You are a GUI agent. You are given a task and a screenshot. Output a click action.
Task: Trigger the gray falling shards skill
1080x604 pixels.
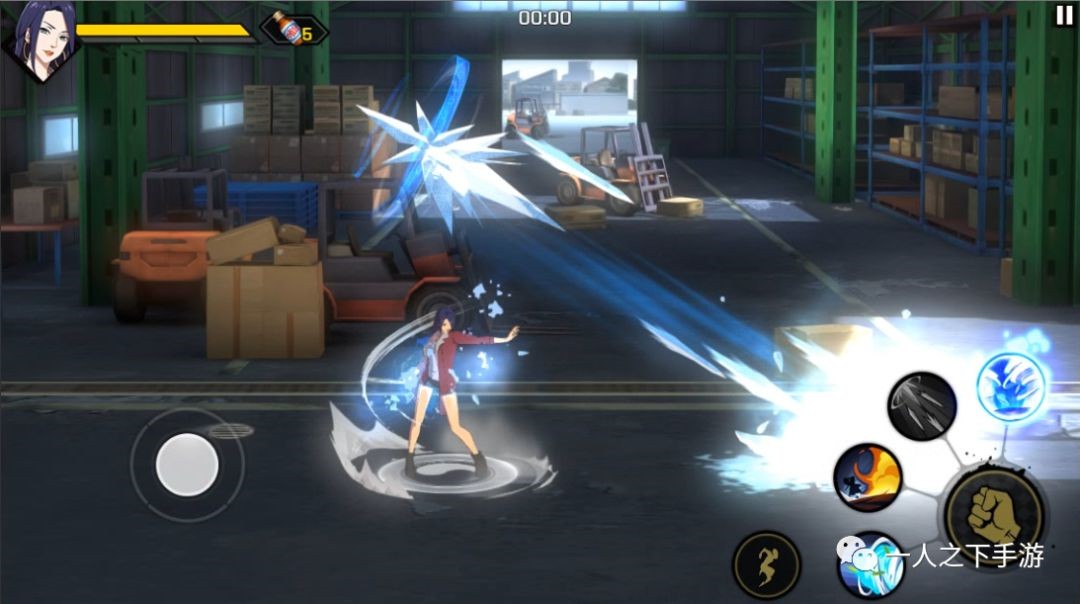tap(922, 405)
